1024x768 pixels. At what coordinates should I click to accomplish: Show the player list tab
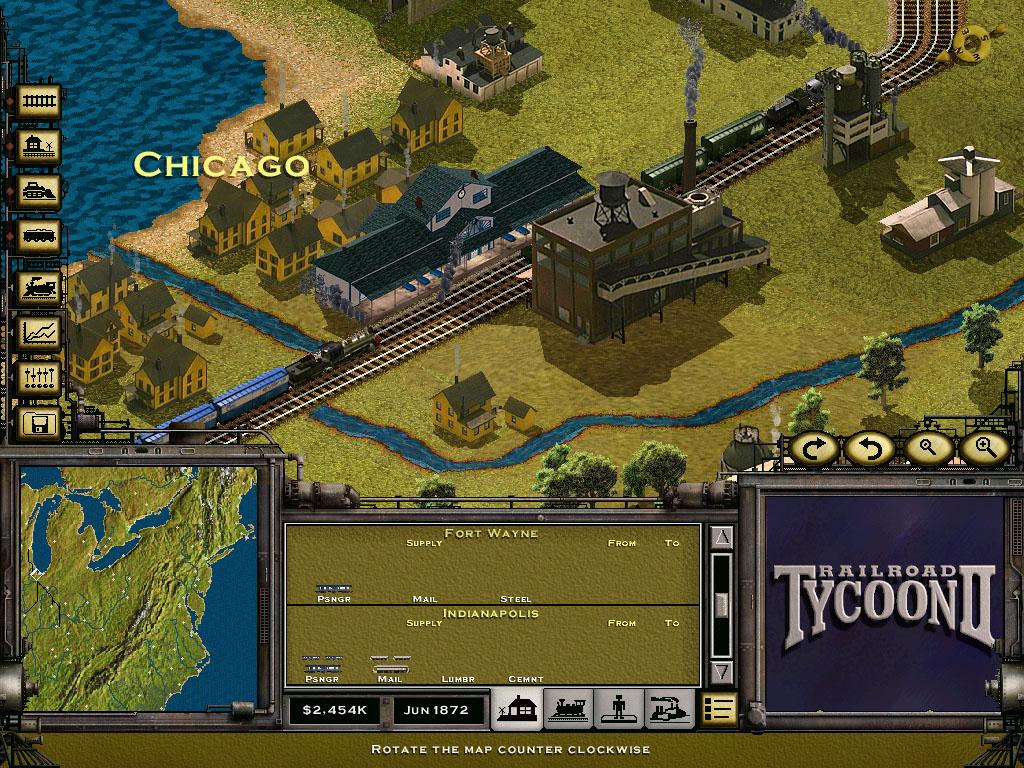click(619, 709)
